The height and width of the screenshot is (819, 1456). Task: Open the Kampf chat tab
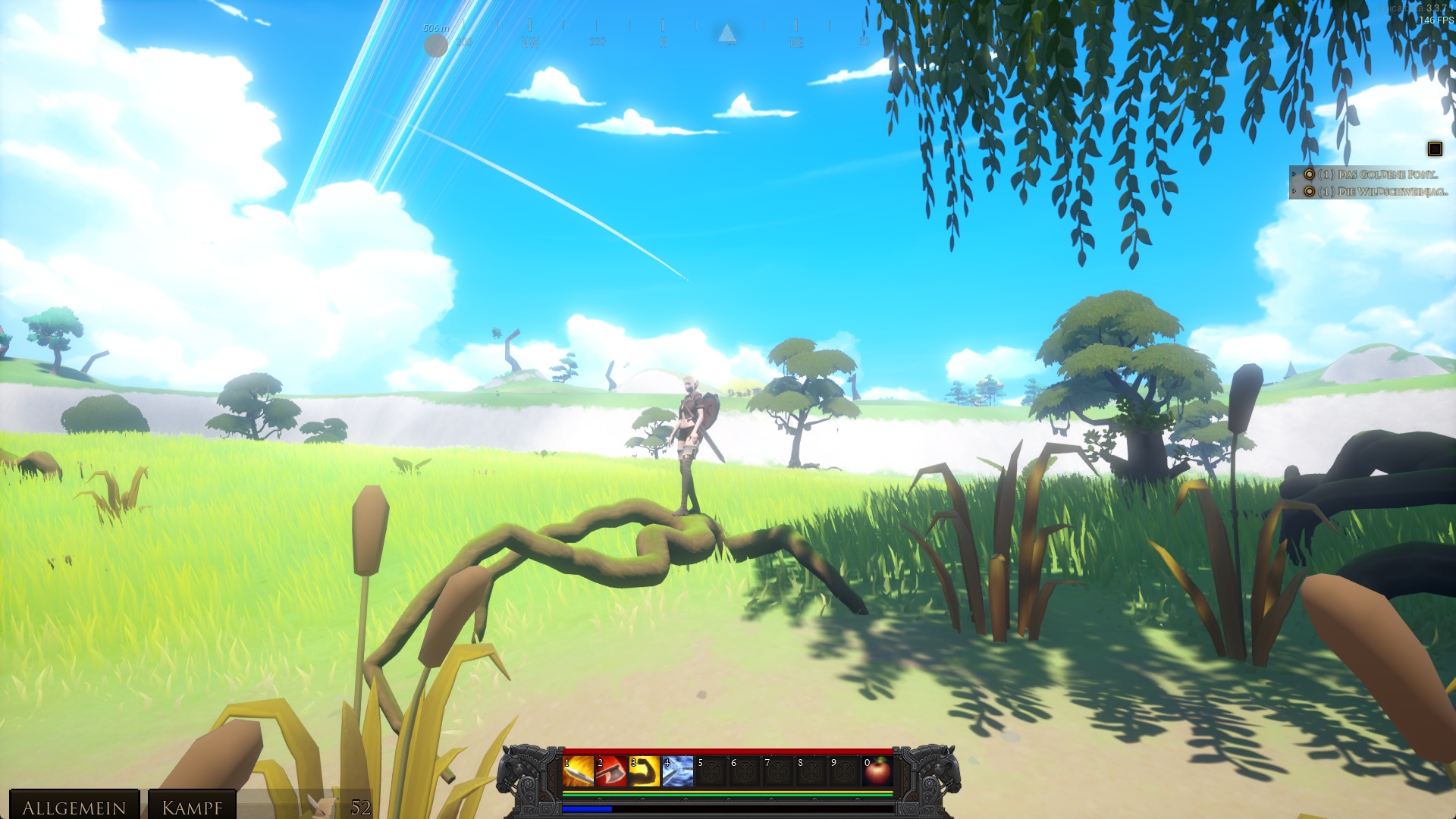pos(192,807)
